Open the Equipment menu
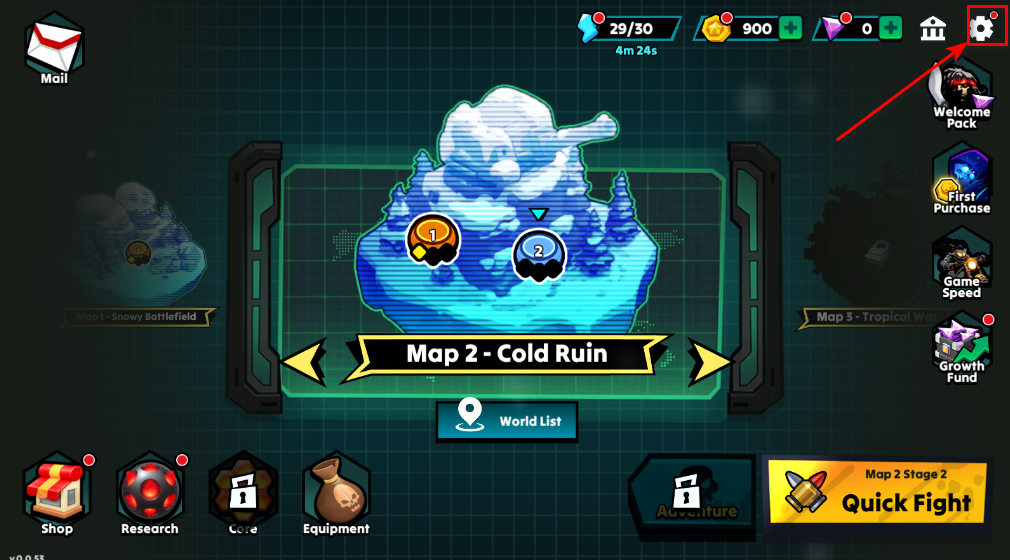The height and width of the screenshot is (560, 1010). [336, 492]
